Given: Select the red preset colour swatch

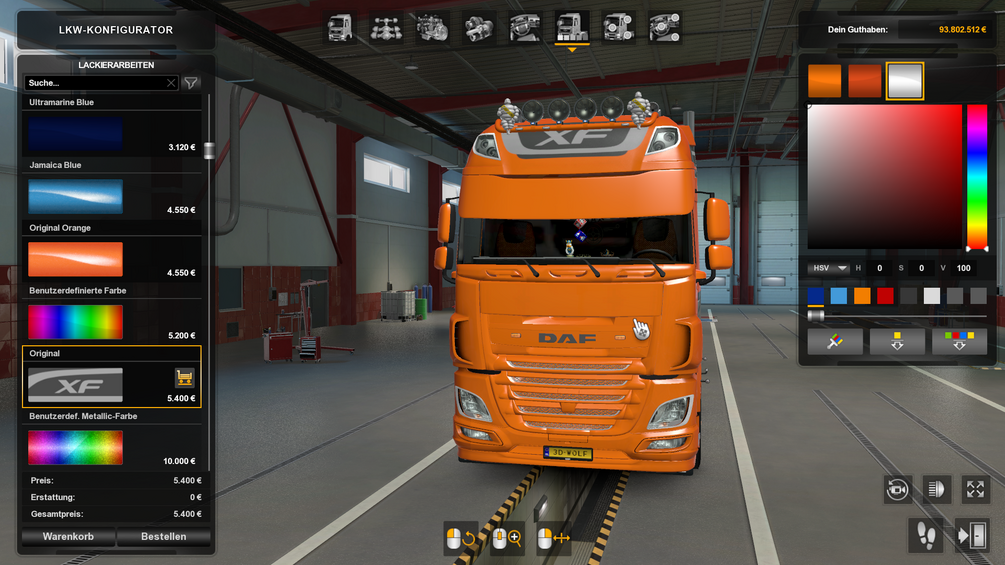Looking at the screenshot, I should (x=885, y=296).
